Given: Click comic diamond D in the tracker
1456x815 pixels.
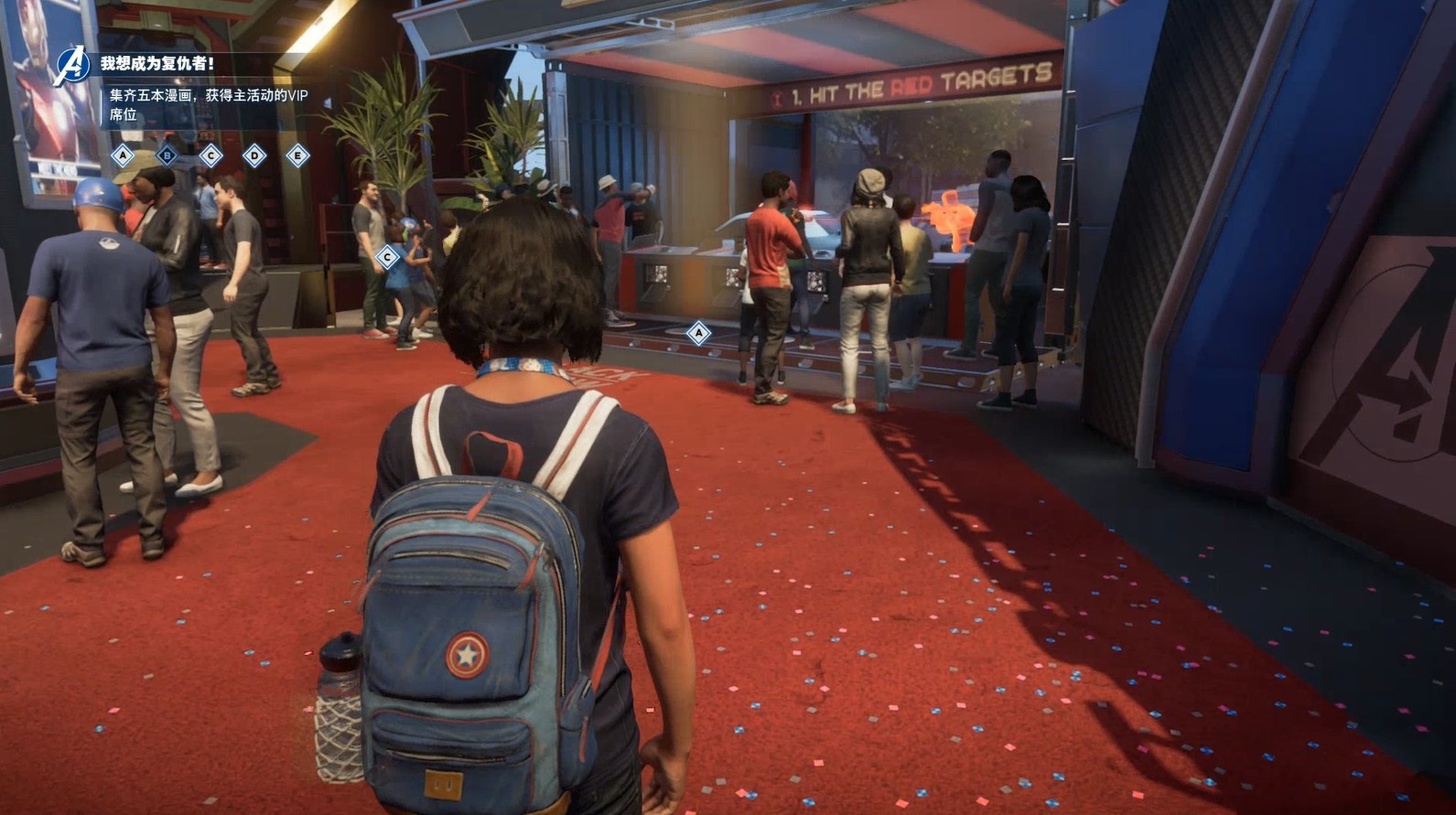Looking at the screenshot, I should click(254, 155).
